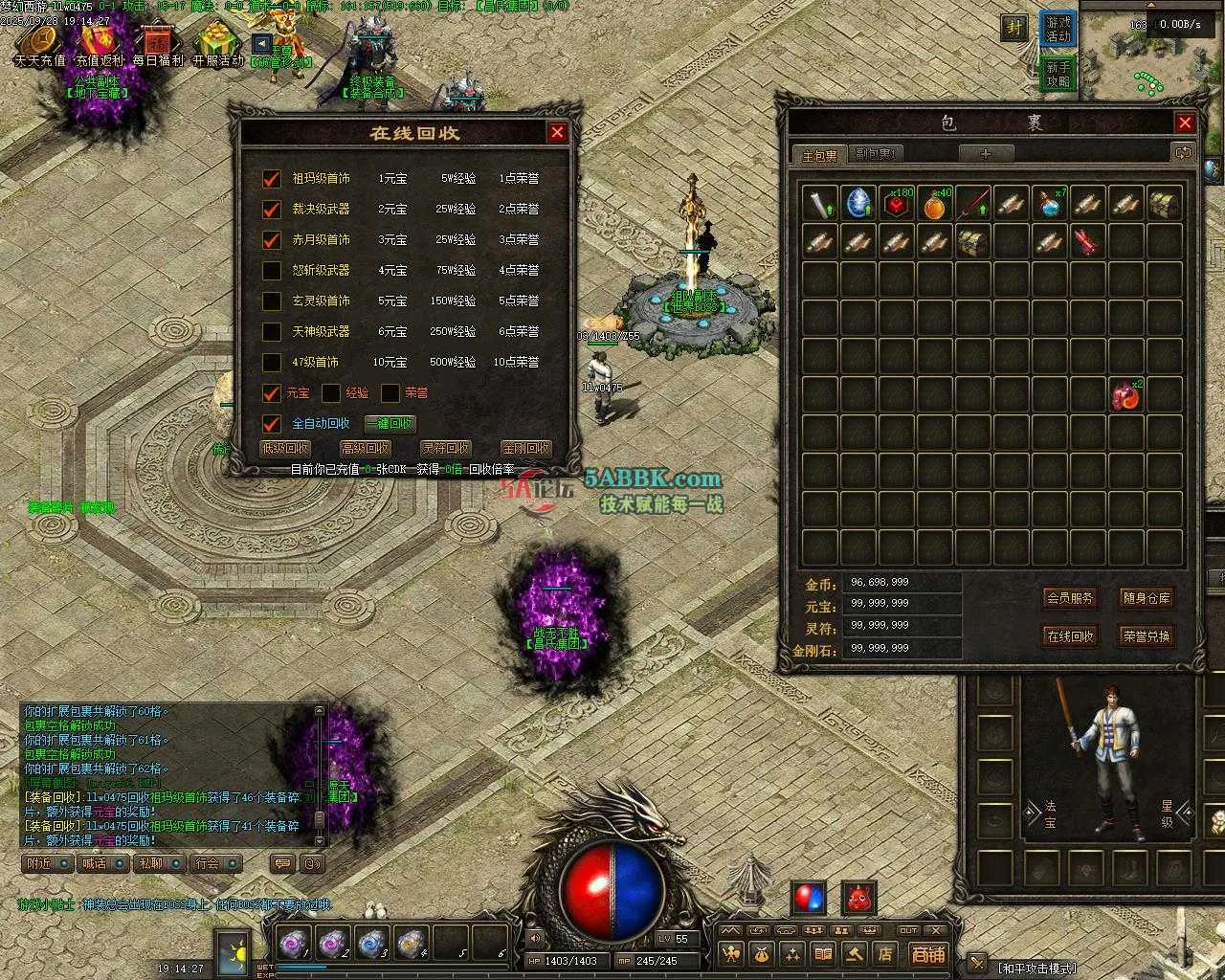Select the blue egg item in inventory

coord(858,204)
